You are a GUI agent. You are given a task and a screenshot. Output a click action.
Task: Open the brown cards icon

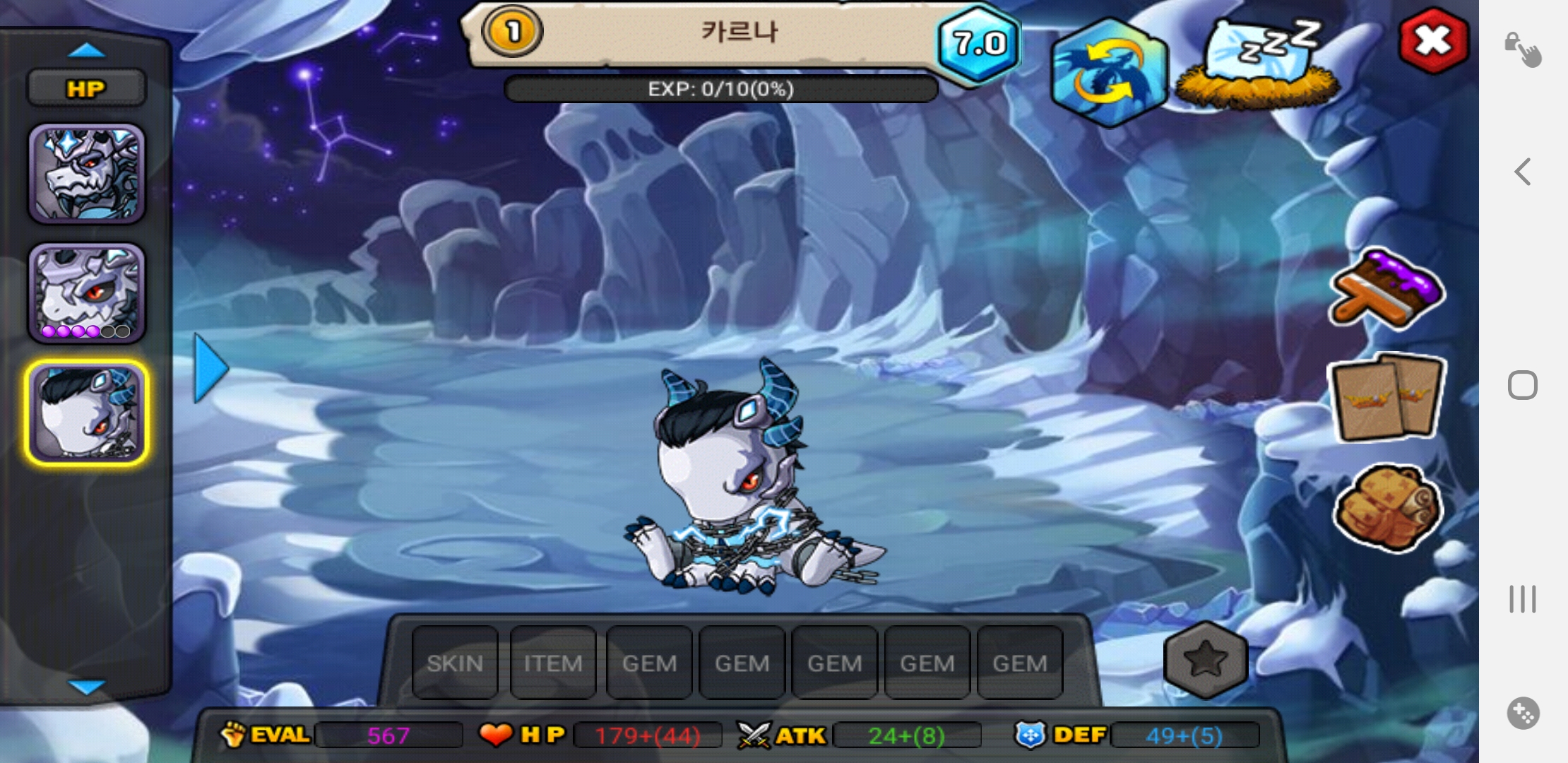pos(1386,397)
